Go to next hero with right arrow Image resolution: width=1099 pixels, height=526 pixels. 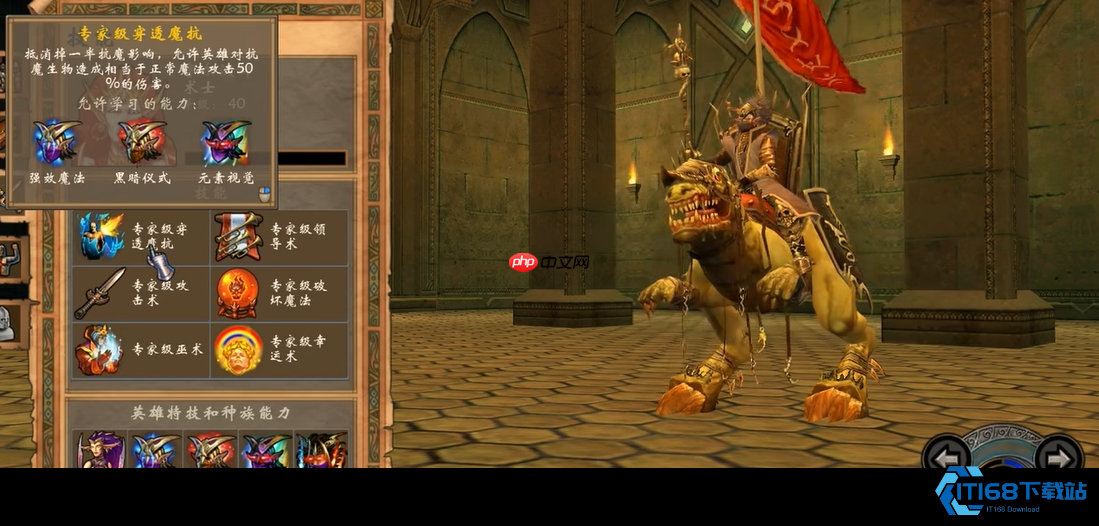(x=1059, y=457)
